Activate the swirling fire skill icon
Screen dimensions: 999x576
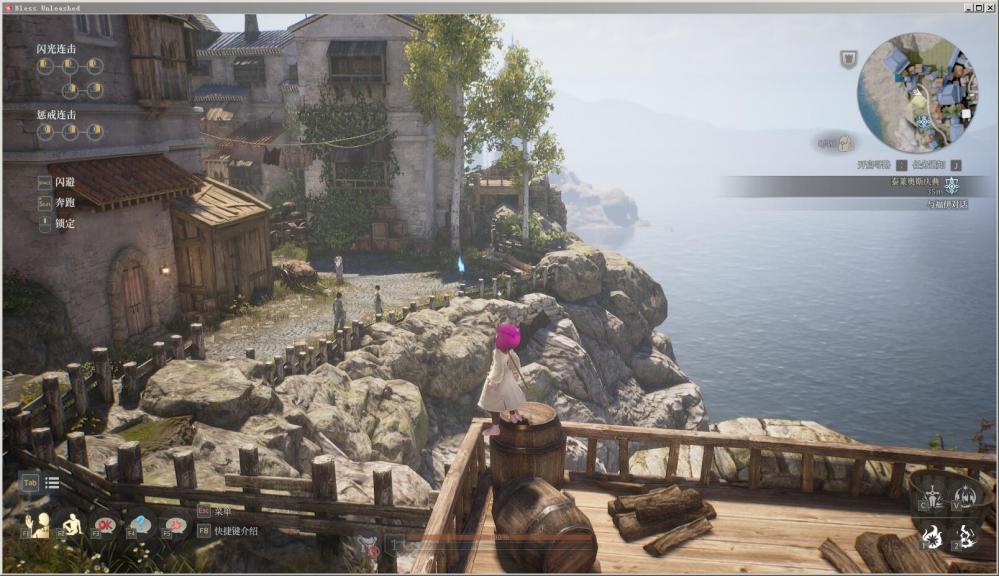click(966, 536)
